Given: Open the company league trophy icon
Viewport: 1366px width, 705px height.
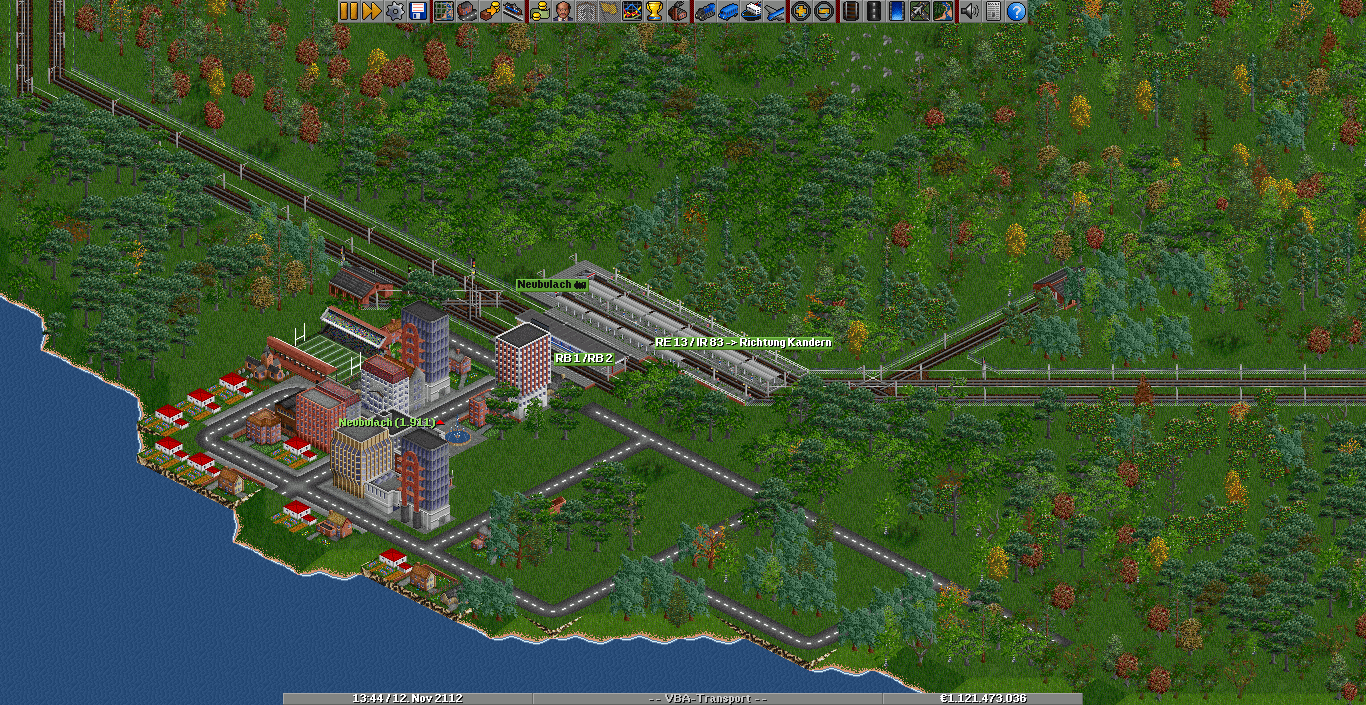Looking at the screenshot, I should click(x=655, y=11).
